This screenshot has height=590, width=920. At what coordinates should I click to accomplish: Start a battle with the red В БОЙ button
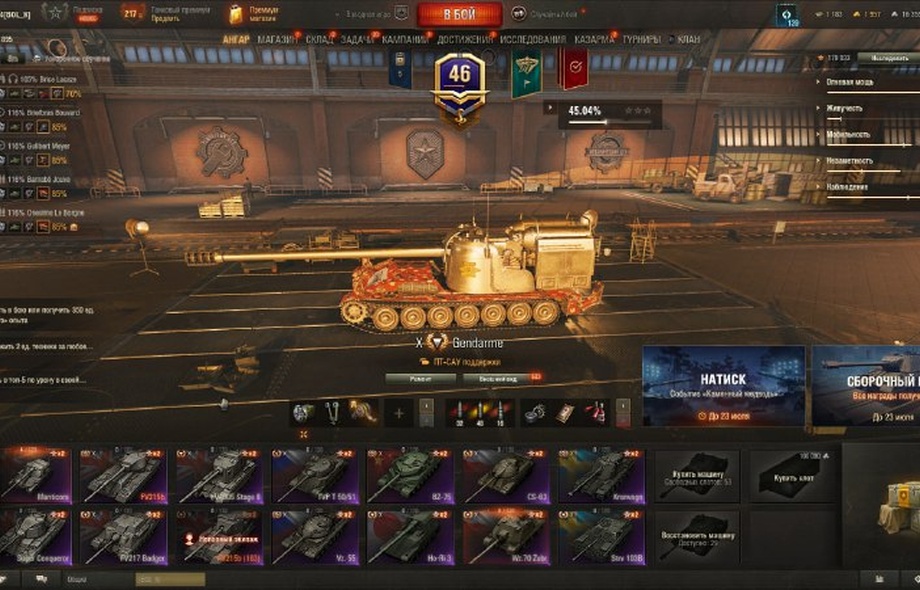click(x=460, y=14)
